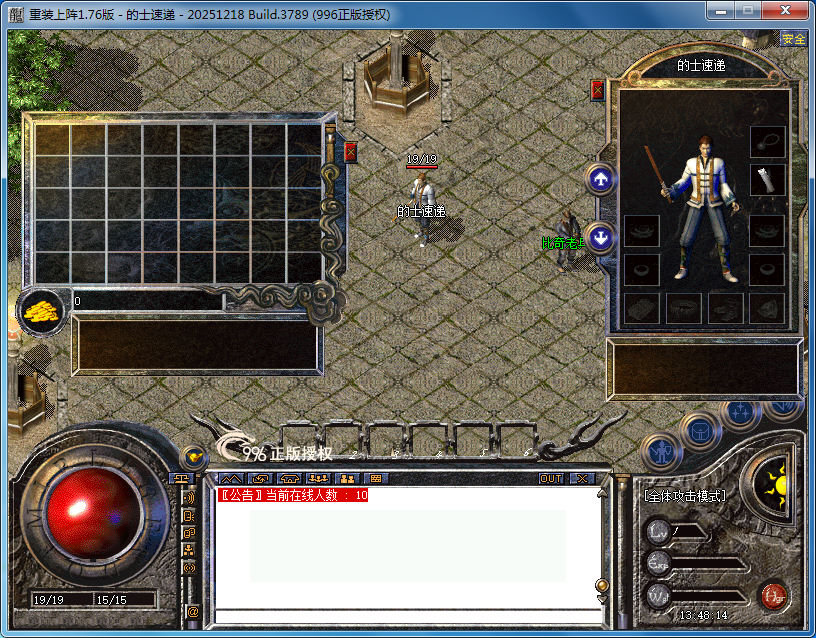Select the equipped white scroll item slot
The height and width of the screenshot is (638, 816).
[767, 180]
